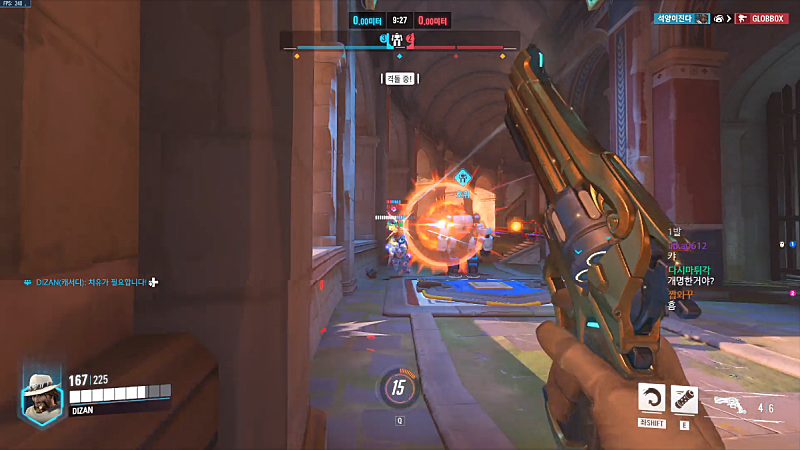This screenshot has height=450, width=800.
Task: Click the 'need healing' voice line message
Action: [90, 283]
